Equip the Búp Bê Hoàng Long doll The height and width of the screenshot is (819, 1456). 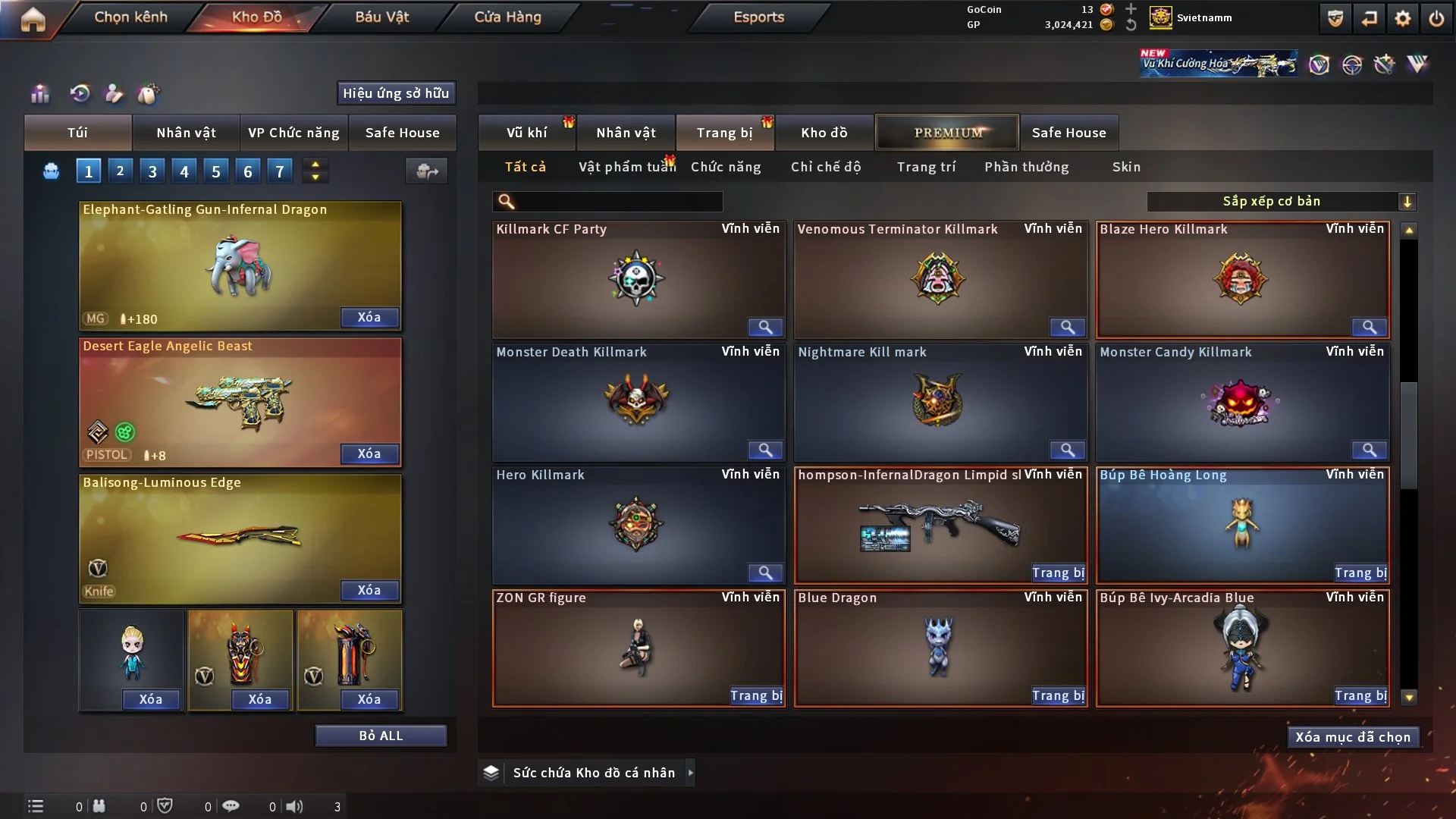pos(1360,573)
